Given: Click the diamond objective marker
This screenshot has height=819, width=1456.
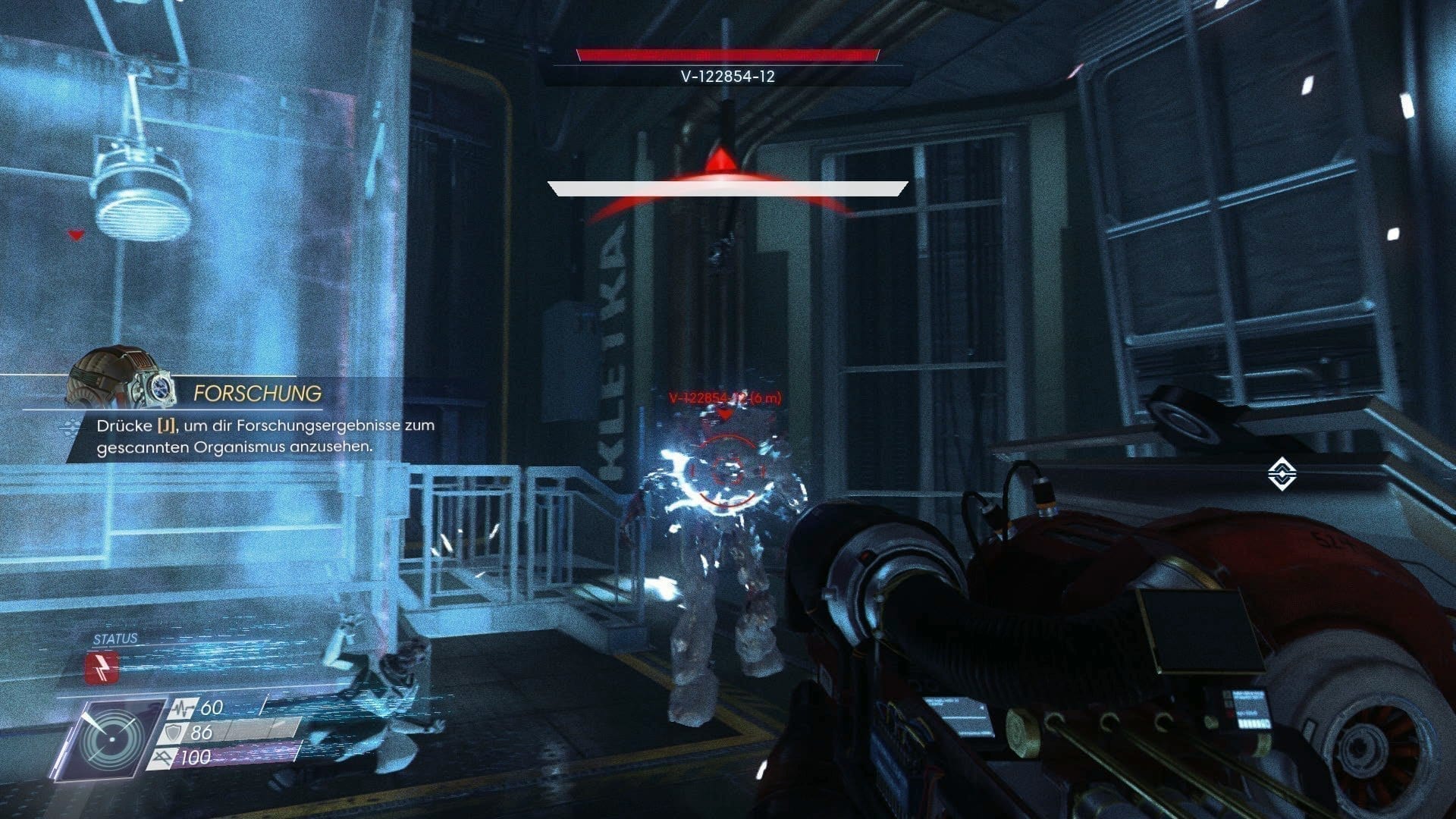Looking at the screenshot, I should [1282, 475].
